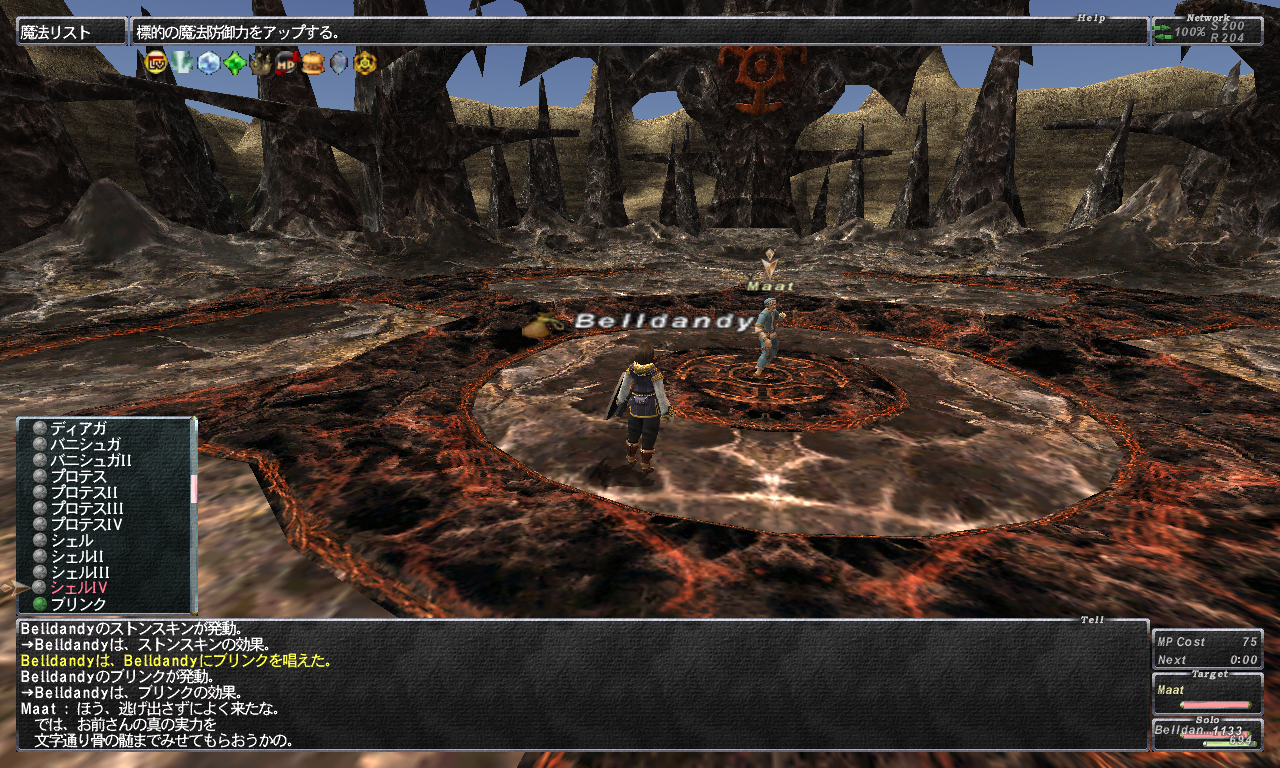
Task: Click the hamburger food status icon
Action: [x=313, y=63]
